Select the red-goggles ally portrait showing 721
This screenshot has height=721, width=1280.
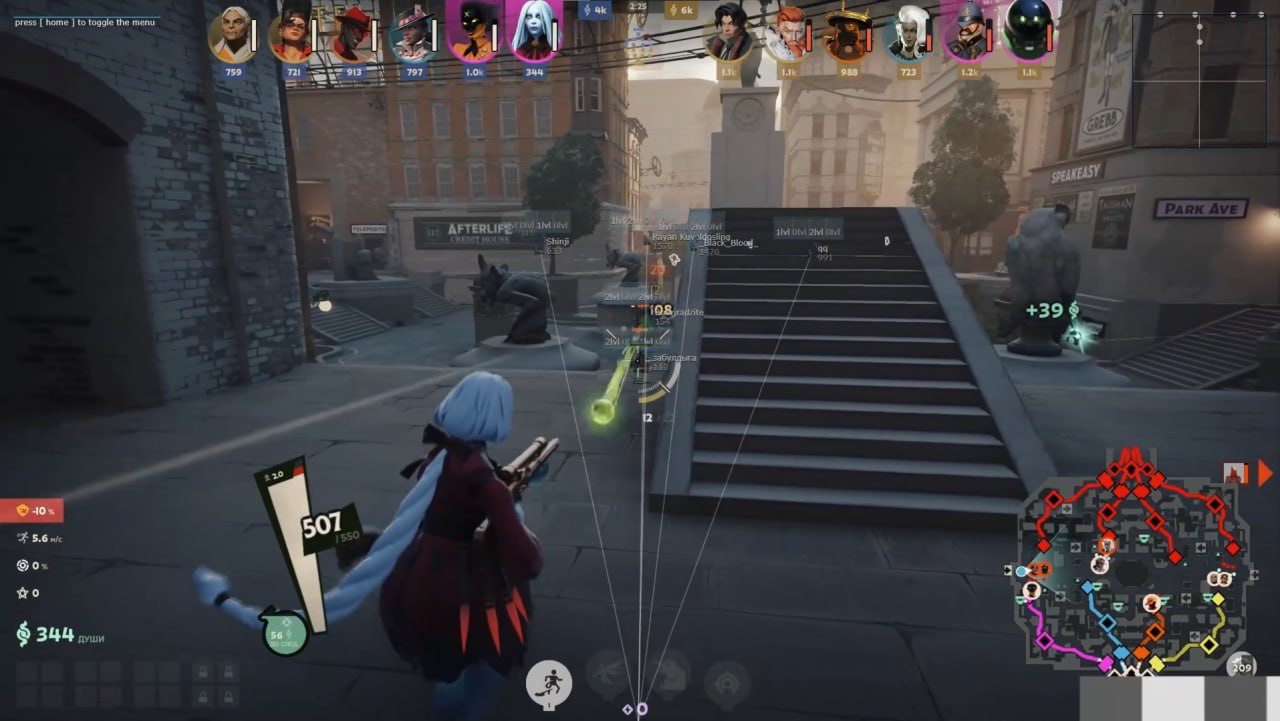click(293, 34)
